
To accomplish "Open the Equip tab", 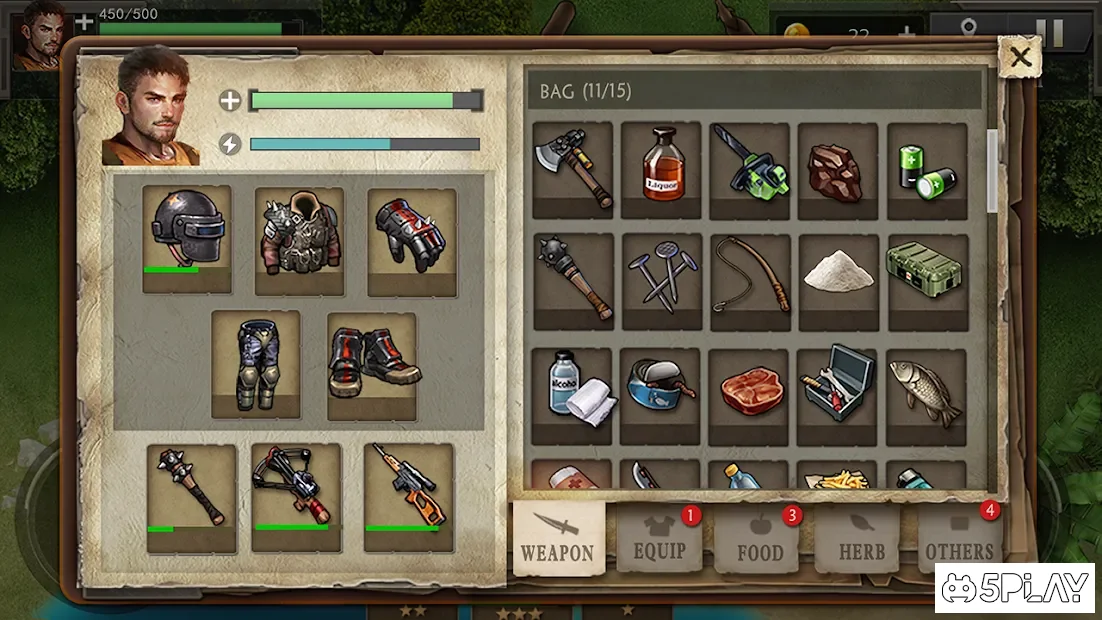I will (659, 540).
